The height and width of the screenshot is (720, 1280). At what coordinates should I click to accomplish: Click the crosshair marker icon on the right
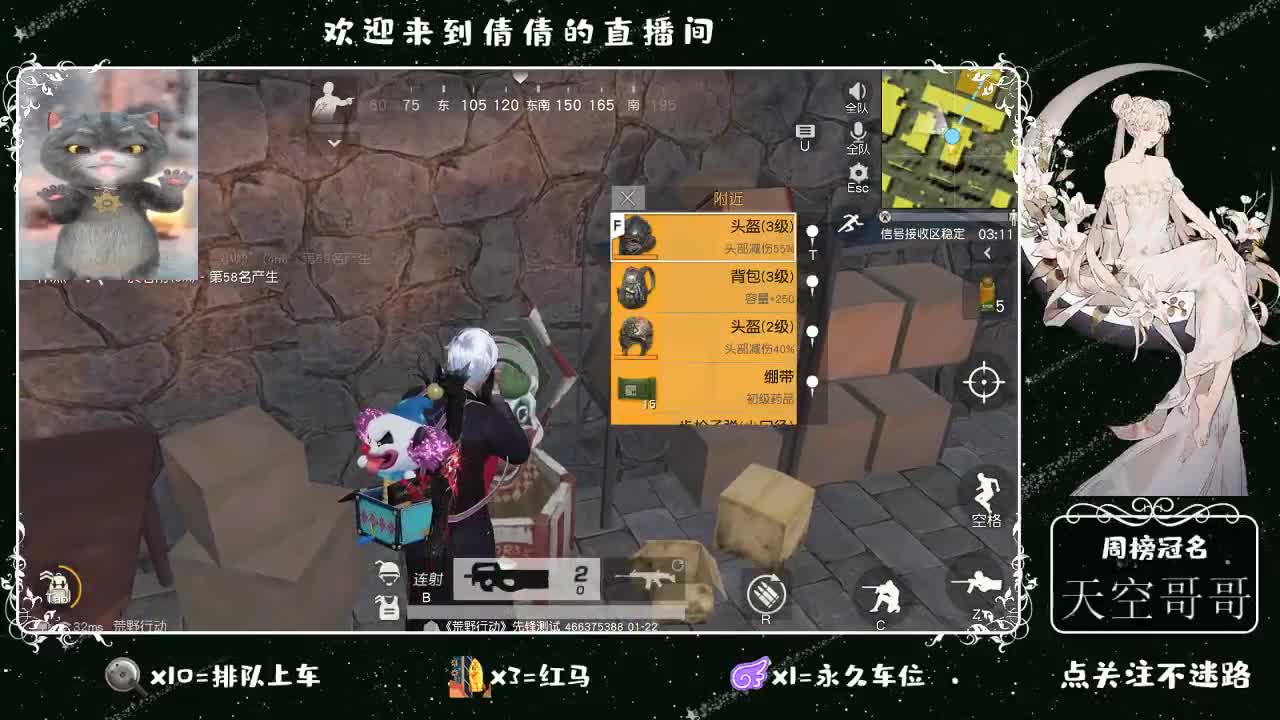coord(985,382)
